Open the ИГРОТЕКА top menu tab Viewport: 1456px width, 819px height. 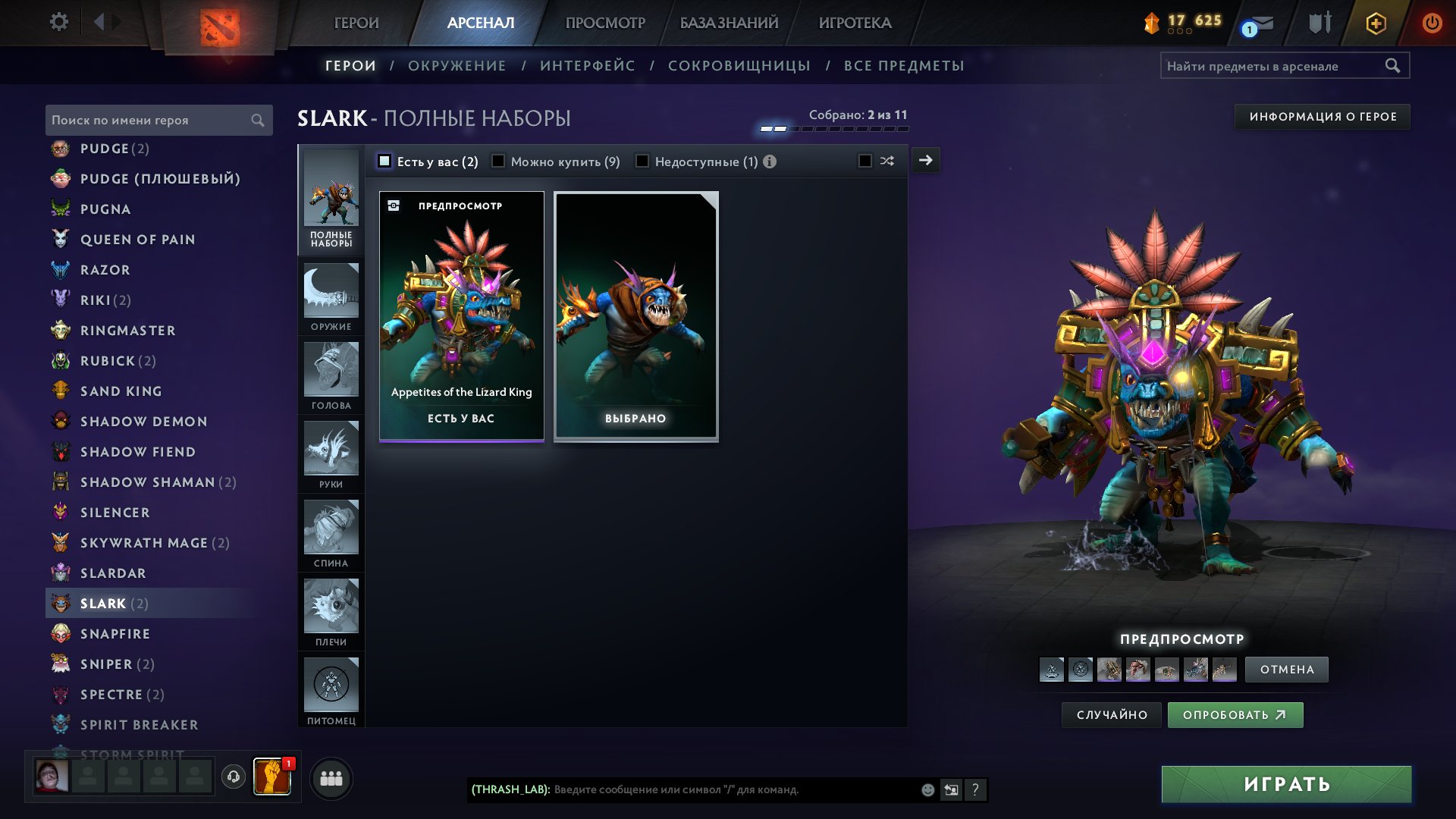point(855,23)
